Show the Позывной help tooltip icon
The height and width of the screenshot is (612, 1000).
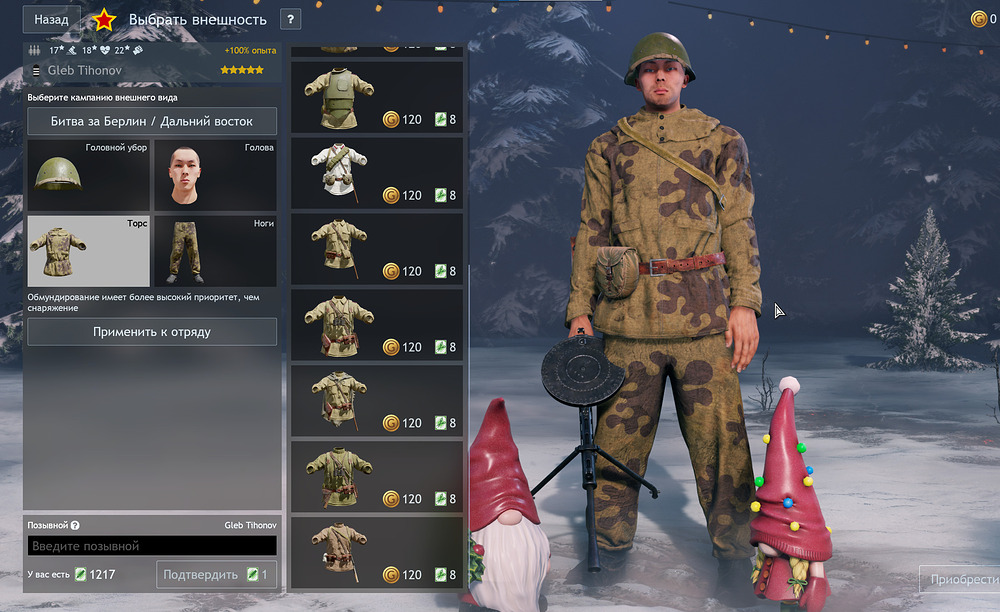75,525
